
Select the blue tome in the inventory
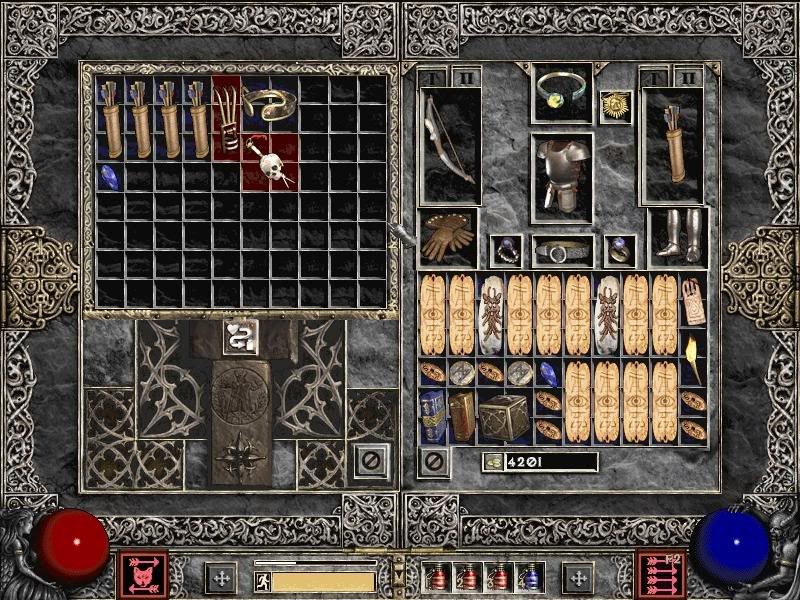[432, 418]
